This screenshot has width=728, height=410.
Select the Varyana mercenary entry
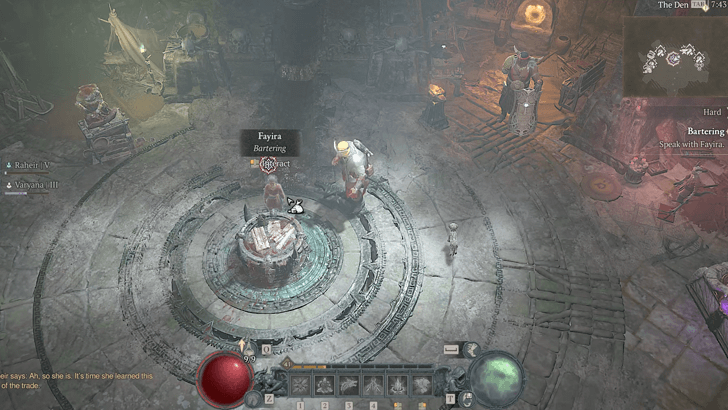click(29, 185)
